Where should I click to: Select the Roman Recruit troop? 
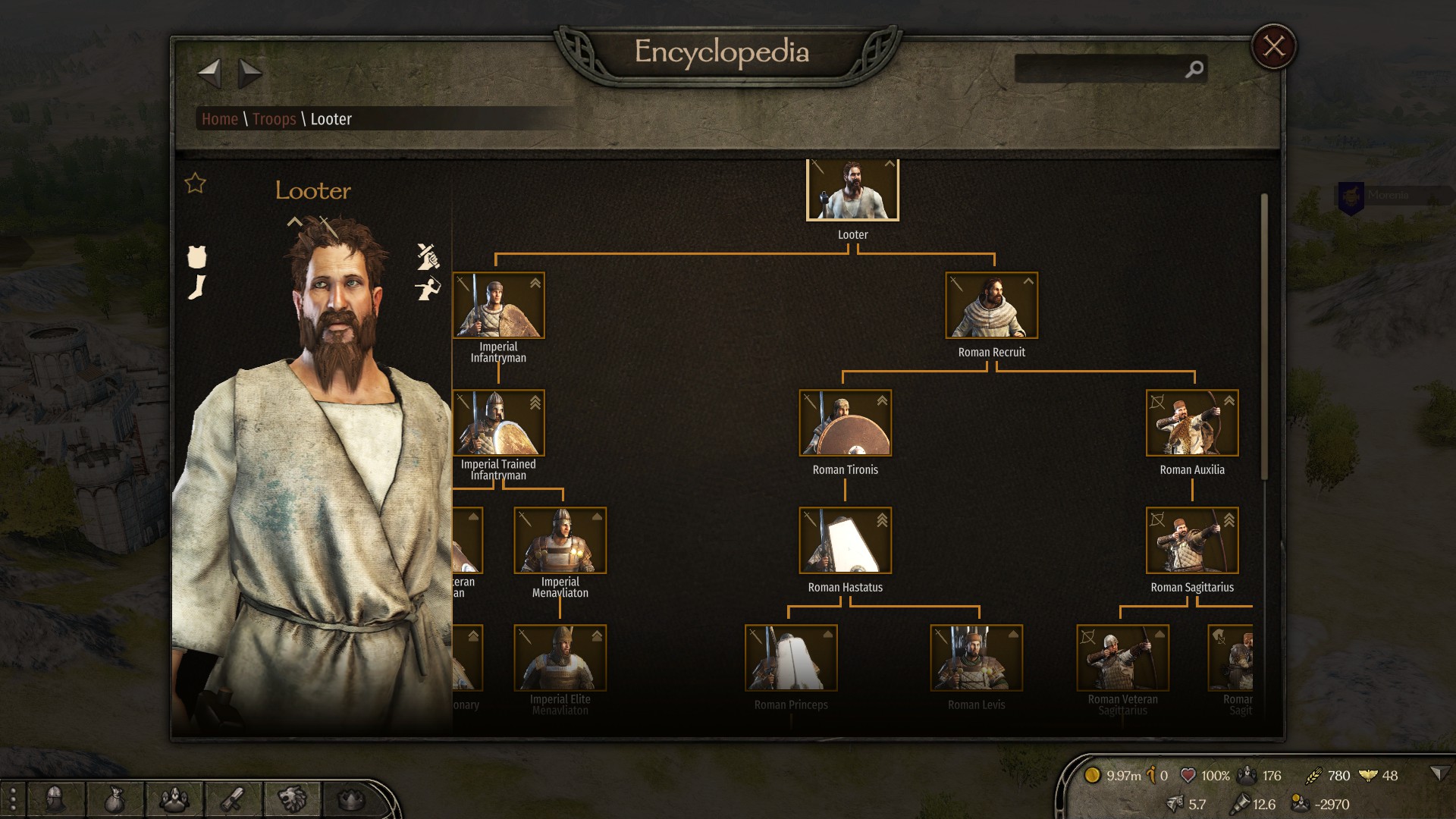click(x=991, y=306)
